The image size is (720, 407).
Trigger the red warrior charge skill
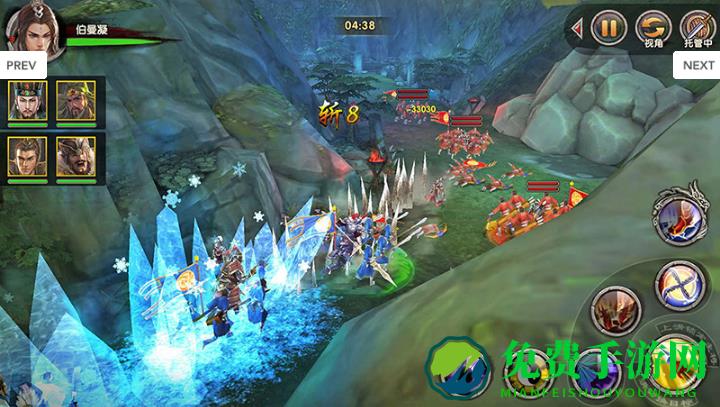pos(615,310)
